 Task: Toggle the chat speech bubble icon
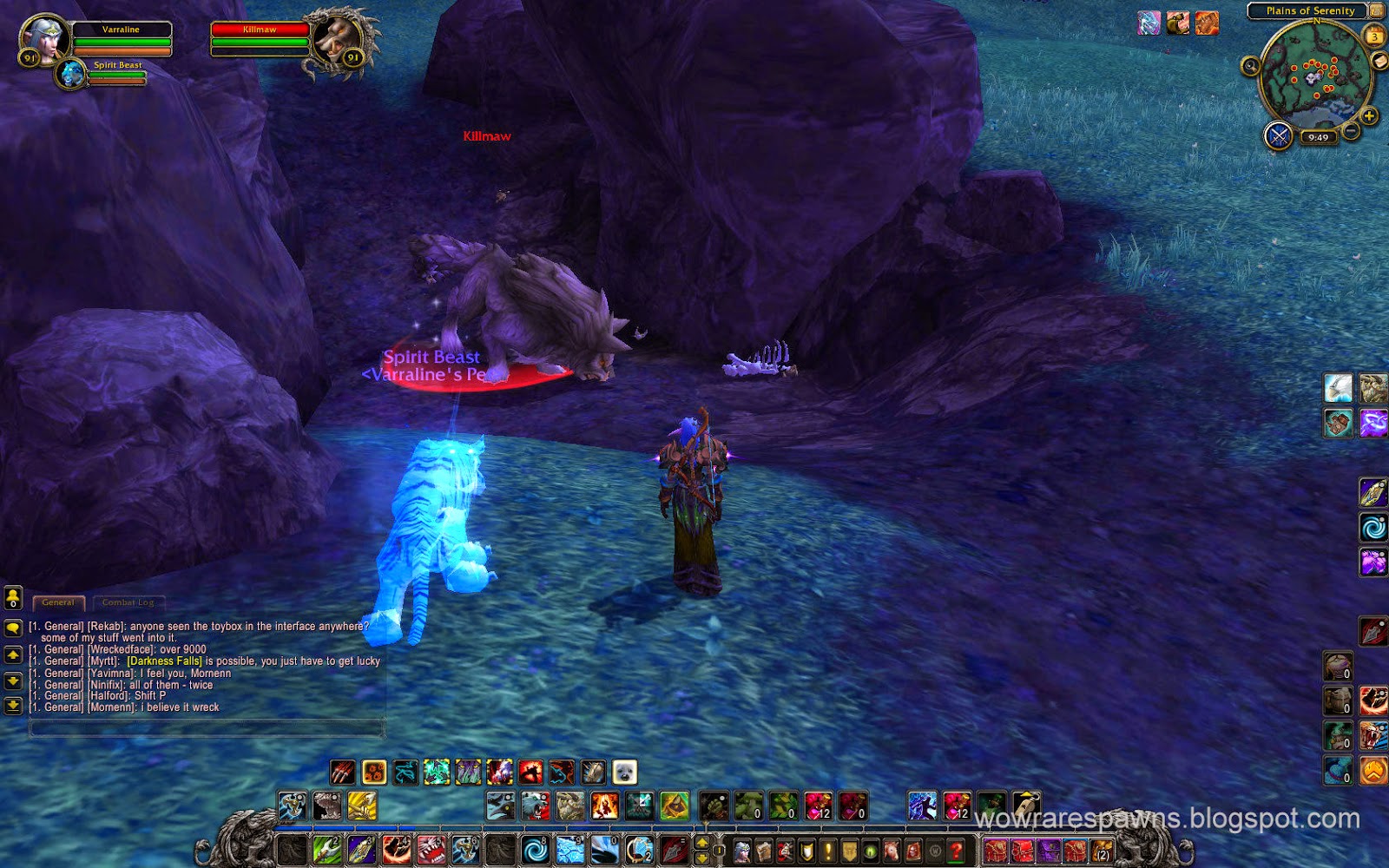tap(13, 626)
